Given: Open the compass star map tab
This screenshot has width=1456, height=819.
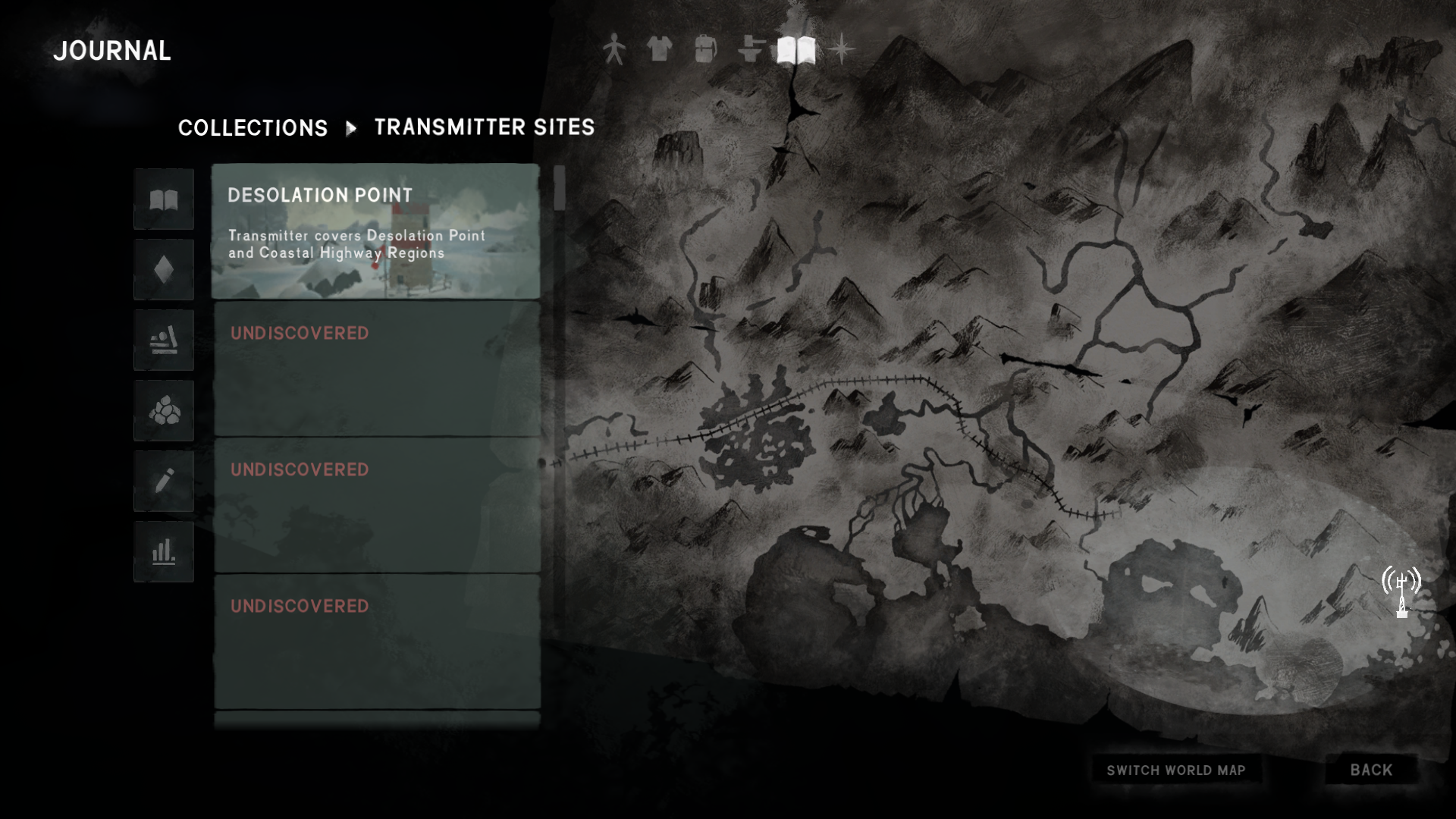Looking at the screenshot, I should [841, 50].
